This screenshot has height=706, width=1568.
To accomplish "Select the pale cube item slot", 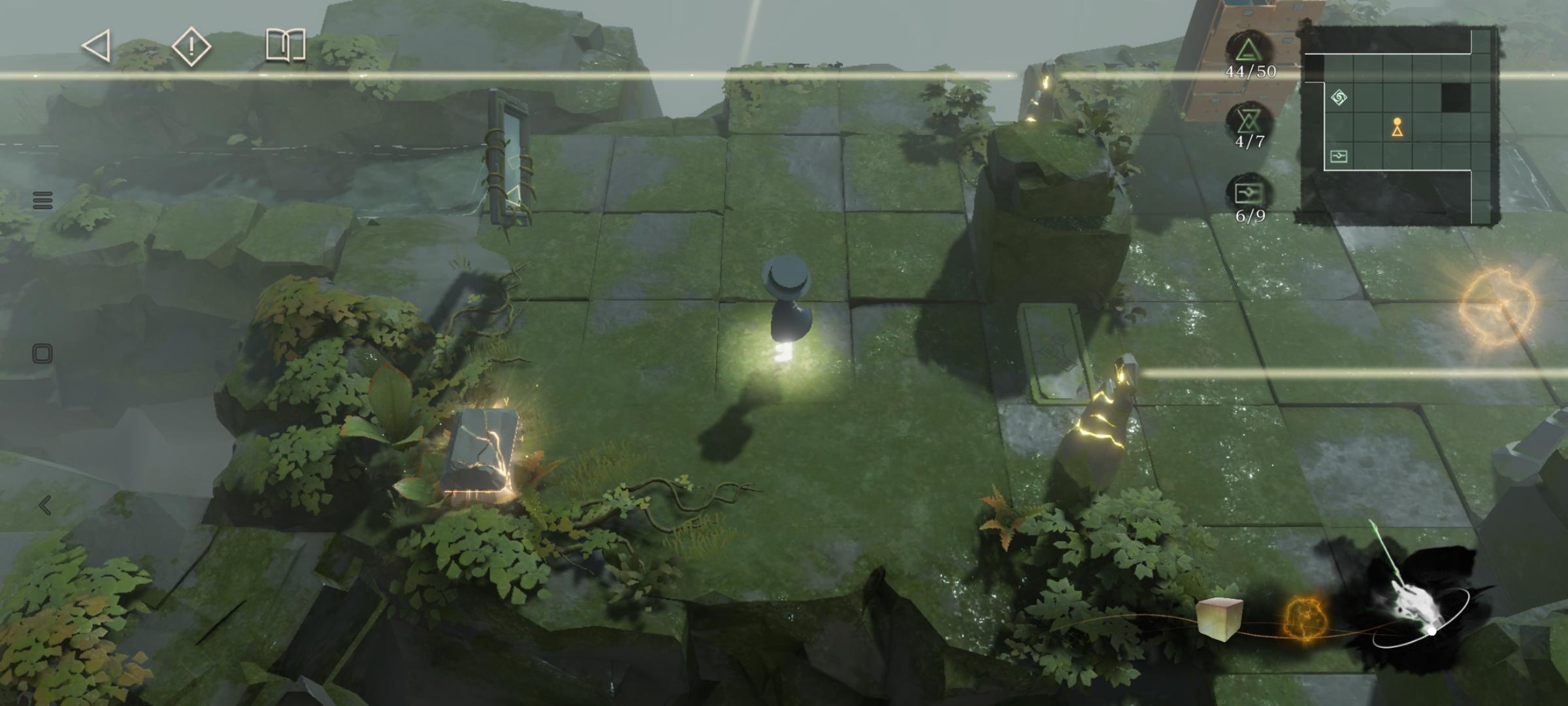I will tap(1219, 618).
